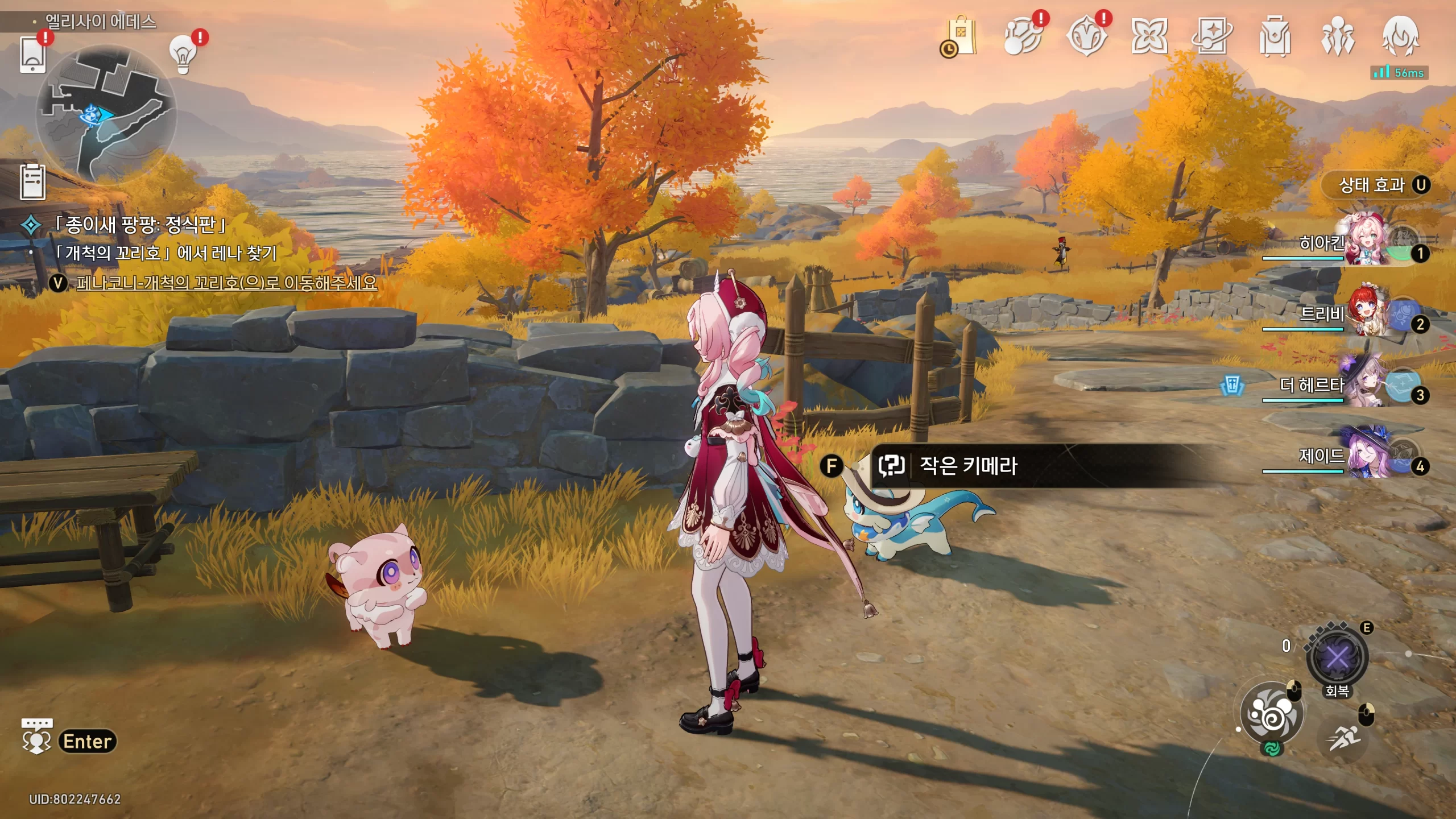This screenshot has height=819, width=1456.
Task: Open the lightbulb tutorial tips icon
Action: pyautogui.click(x=183, y=55)
